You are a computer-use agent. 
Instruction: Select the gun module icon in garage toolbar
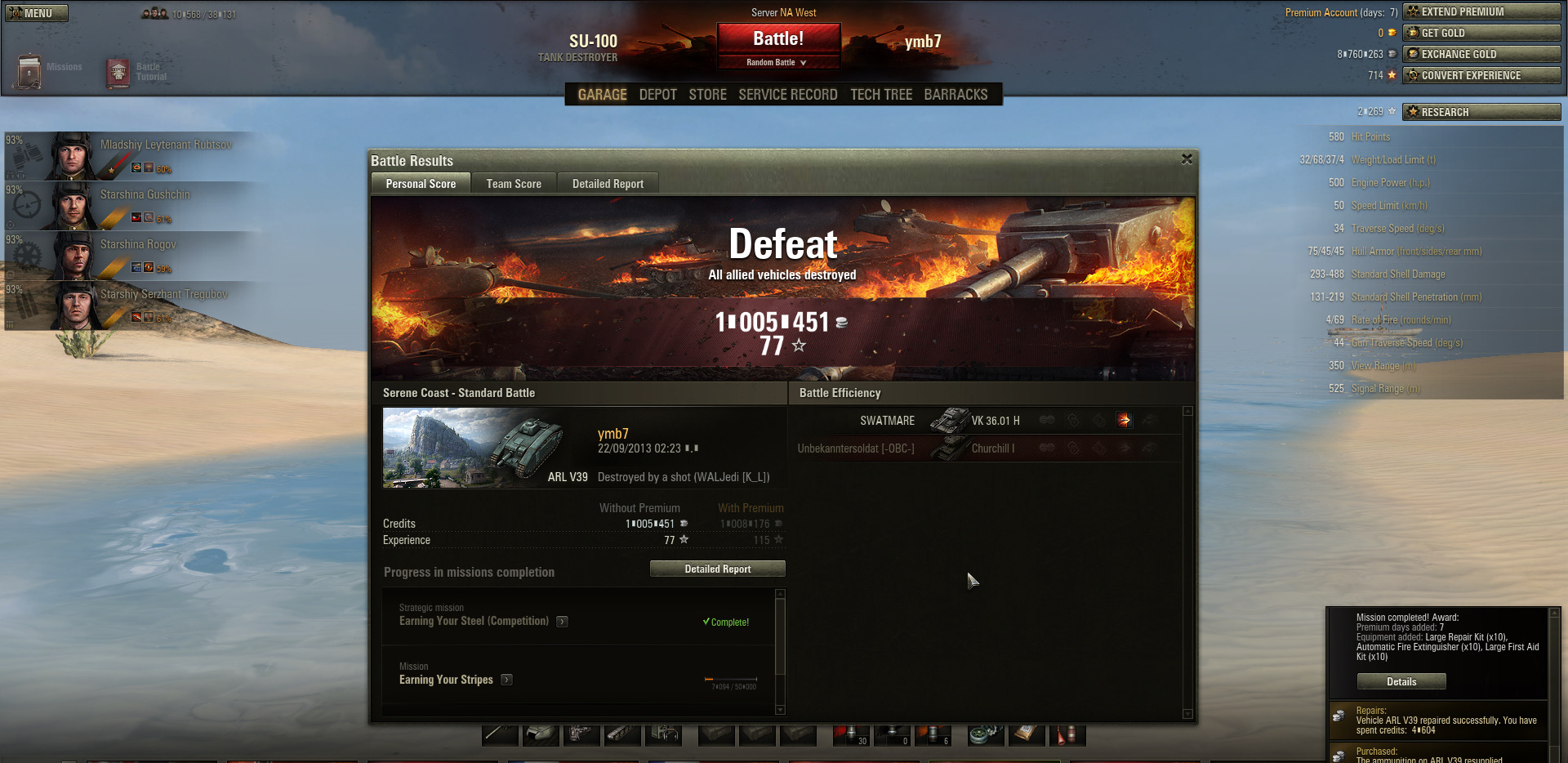click(499, 735)
